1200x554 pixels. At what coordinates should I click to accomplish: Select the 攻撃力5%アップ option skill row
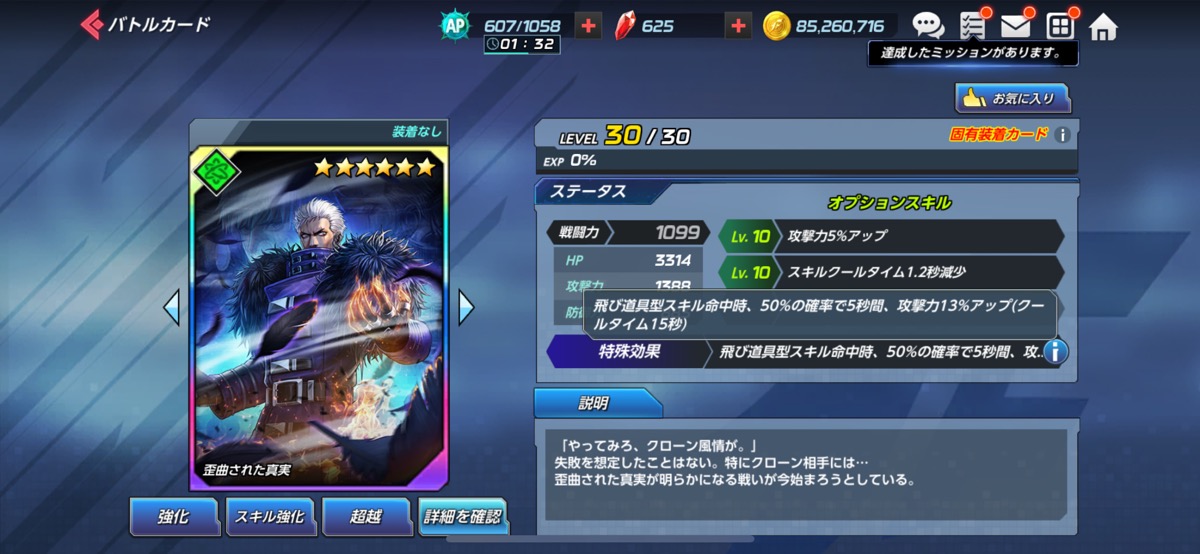tap(890, 237)
